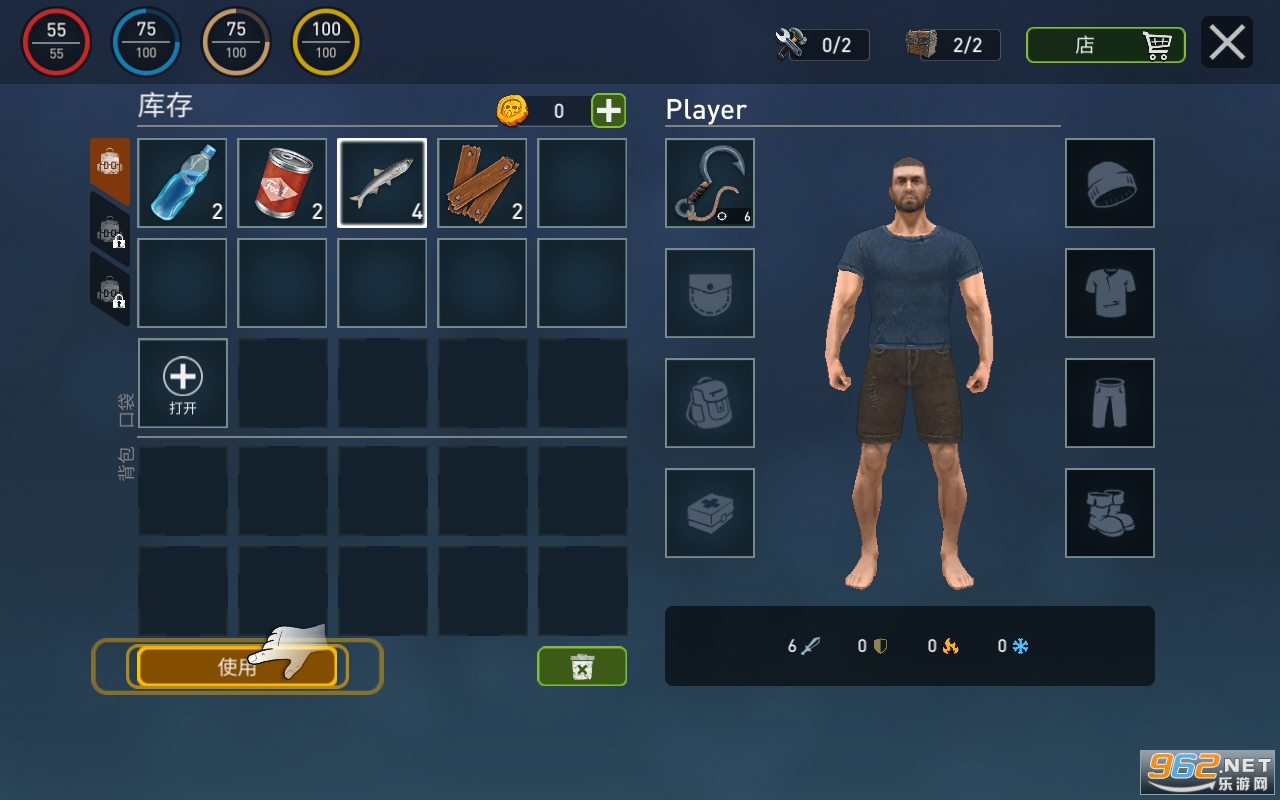Select the water bottle slot
The width and height of the screenshot is (1280, 800).
(x=182, y=183)
